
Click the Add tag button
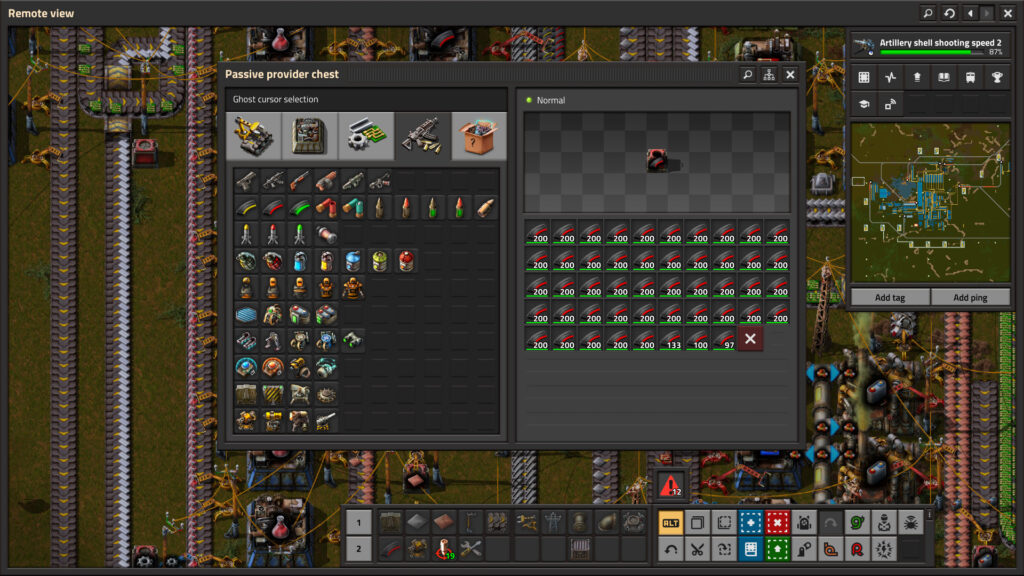[890, 297]
